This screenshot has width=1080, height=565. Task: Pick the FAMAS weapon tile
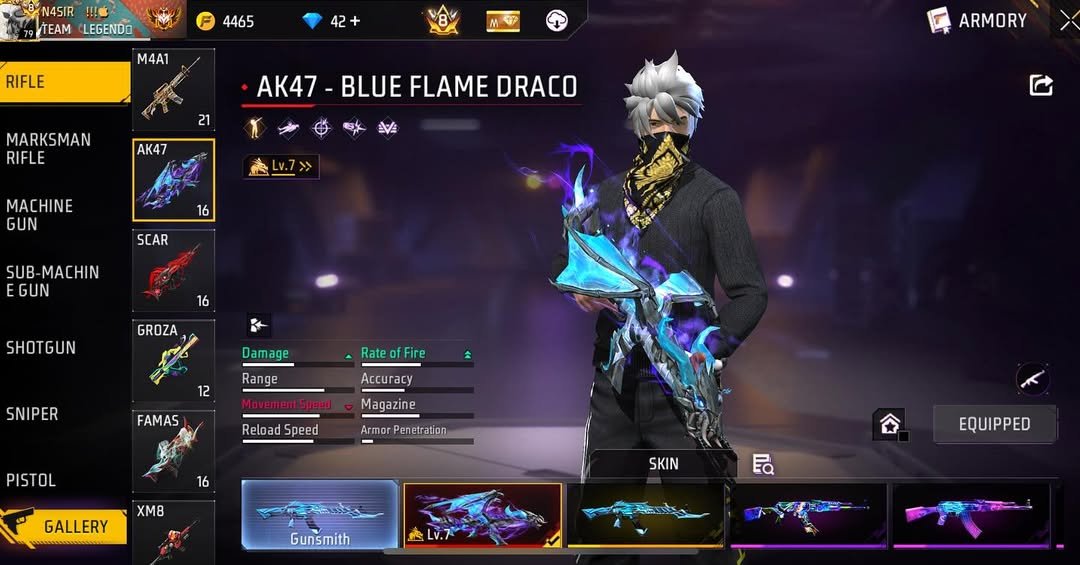[x=173, y=451]
